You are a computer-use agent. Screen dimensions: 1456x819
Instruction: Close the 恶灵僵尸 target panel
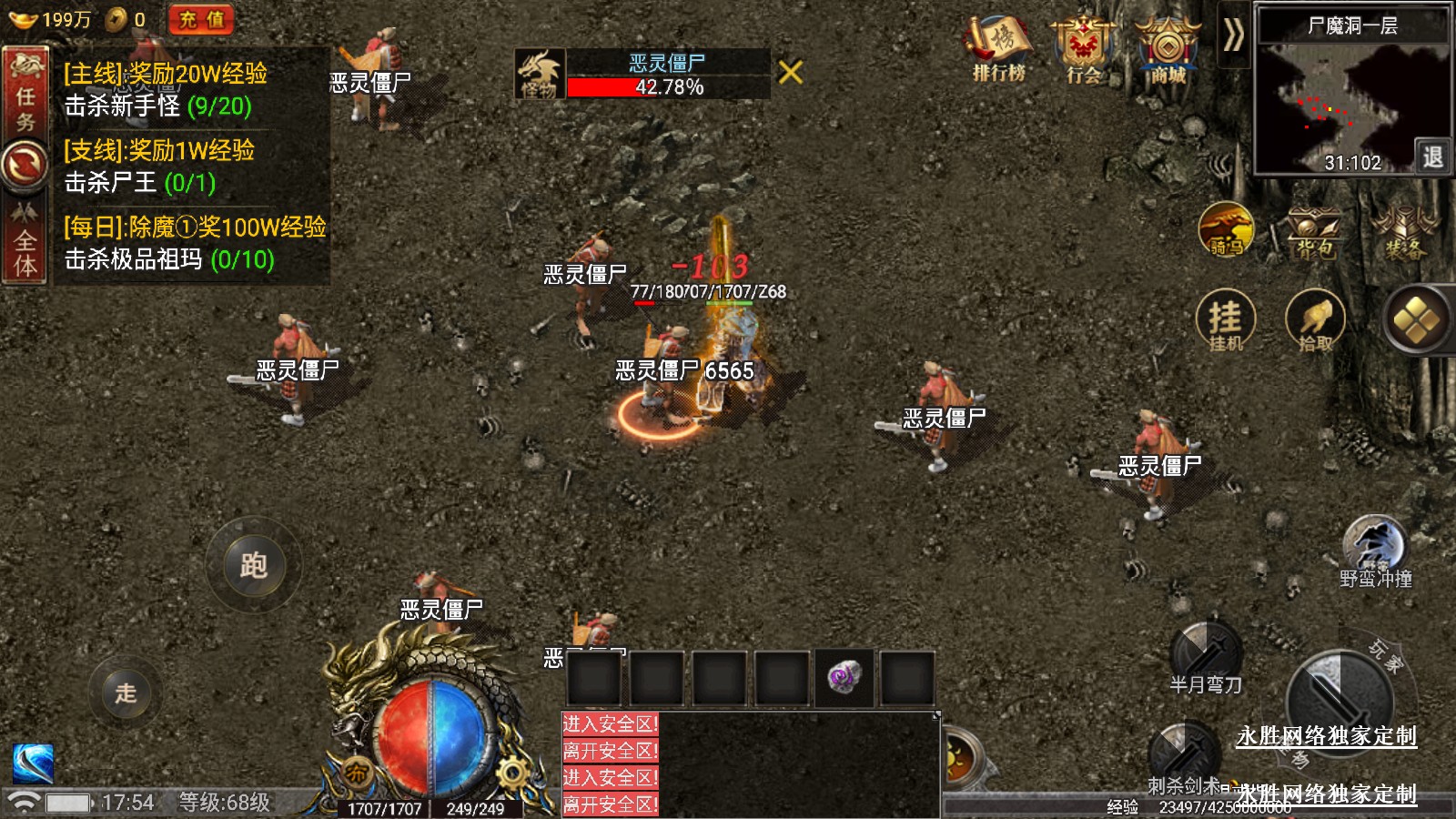790,72
